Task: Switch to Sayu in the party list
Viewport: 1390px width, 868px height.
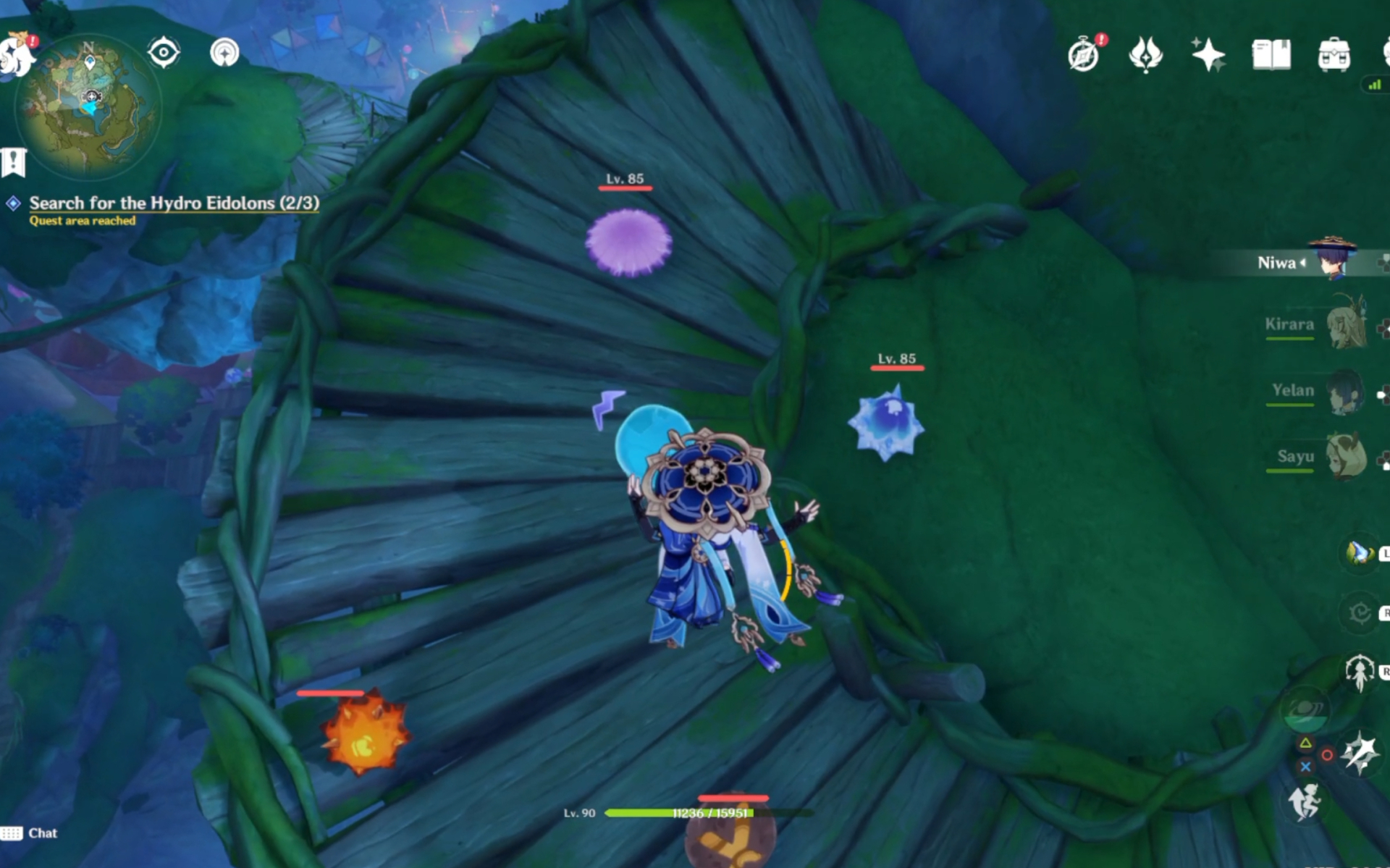Action: pos(1347,458)
